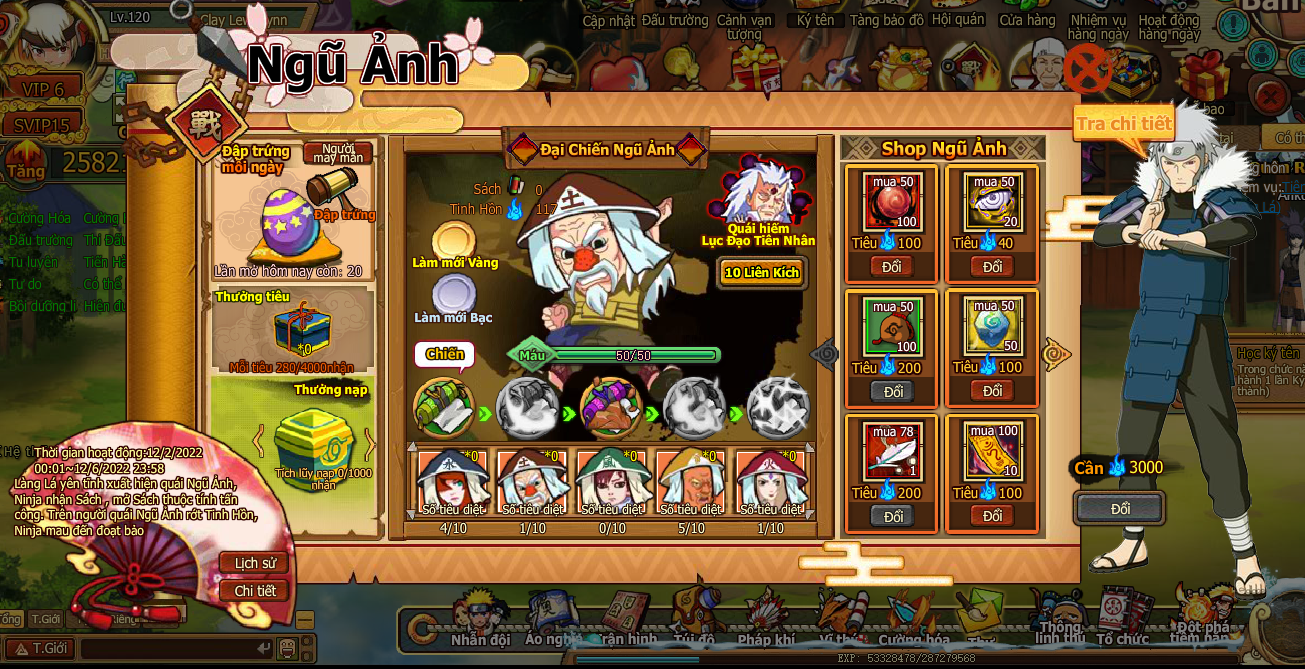The height and width of the screenshot is (669, 1305).
Task: Close the Ngũ Ảnh event window
Action: coord(1087,70)
